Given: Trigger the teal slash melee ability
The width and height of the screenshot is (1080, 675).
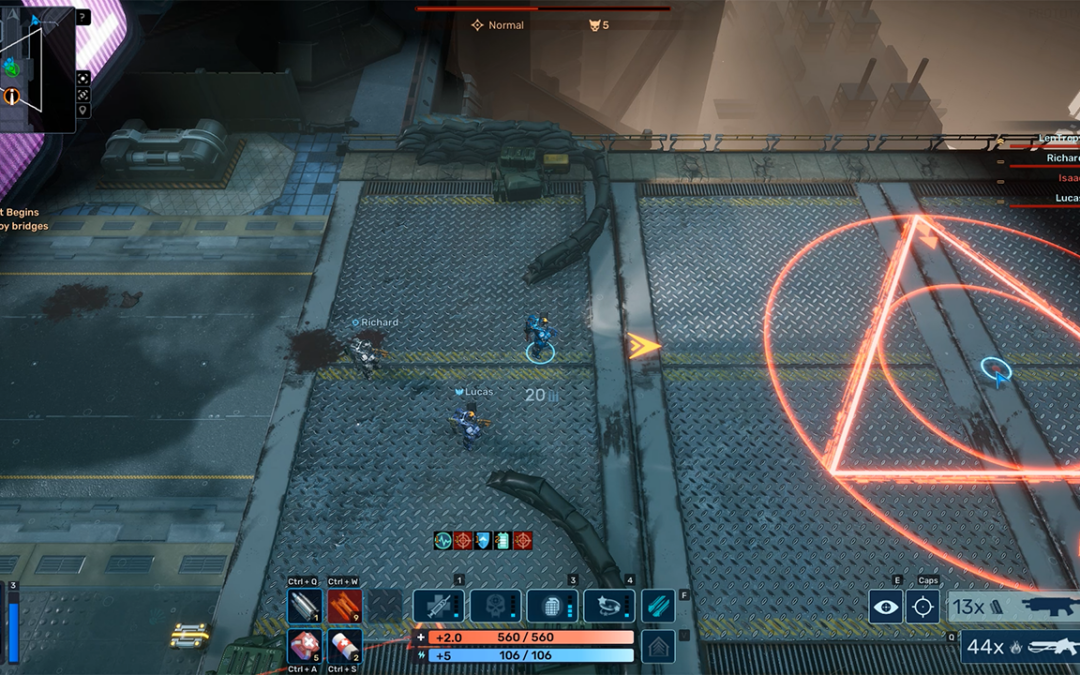Looking at the screenshot, I should [x=657, y=606].
